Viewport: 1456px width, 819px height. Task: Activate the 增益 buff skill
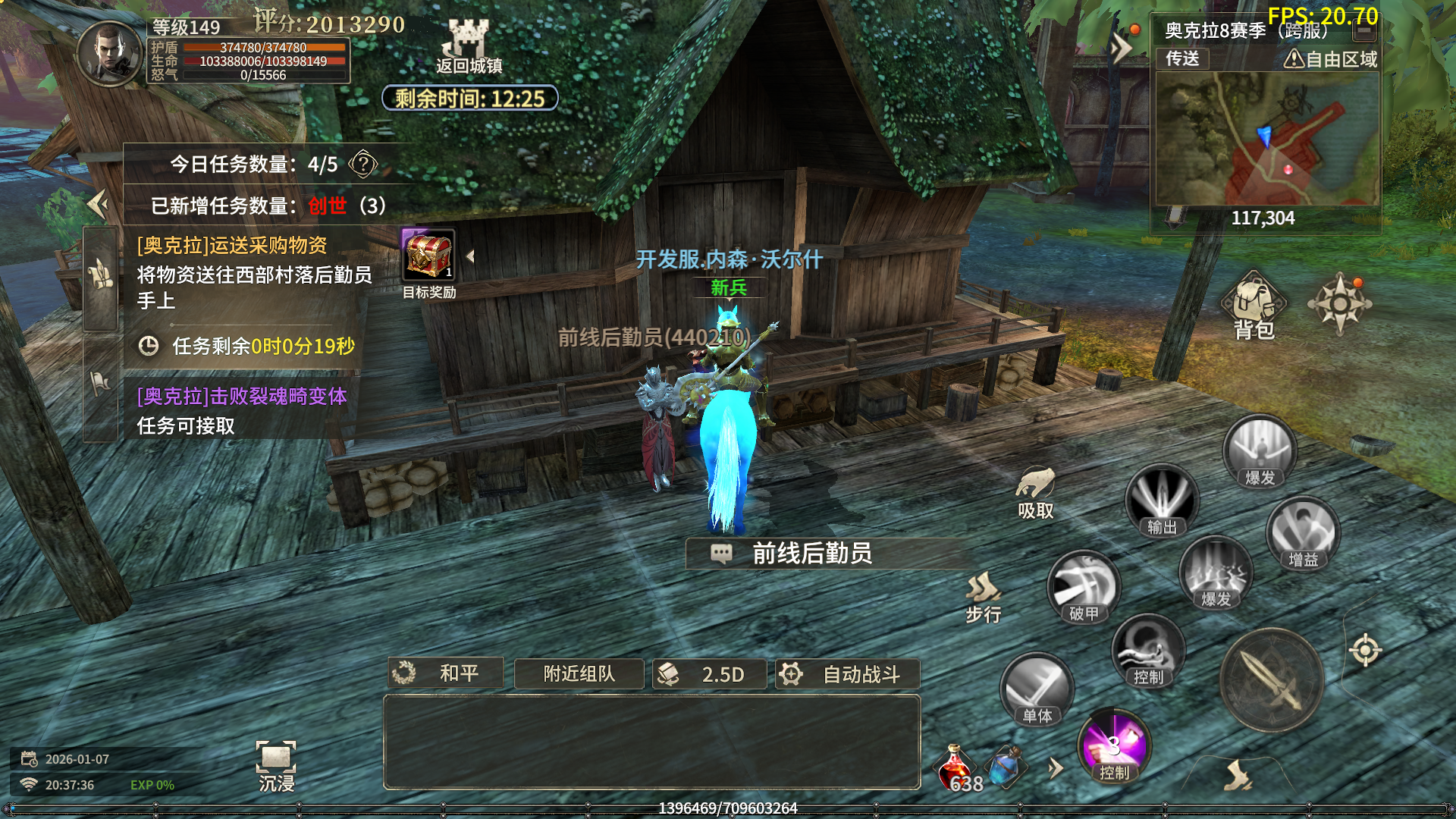1303,533
